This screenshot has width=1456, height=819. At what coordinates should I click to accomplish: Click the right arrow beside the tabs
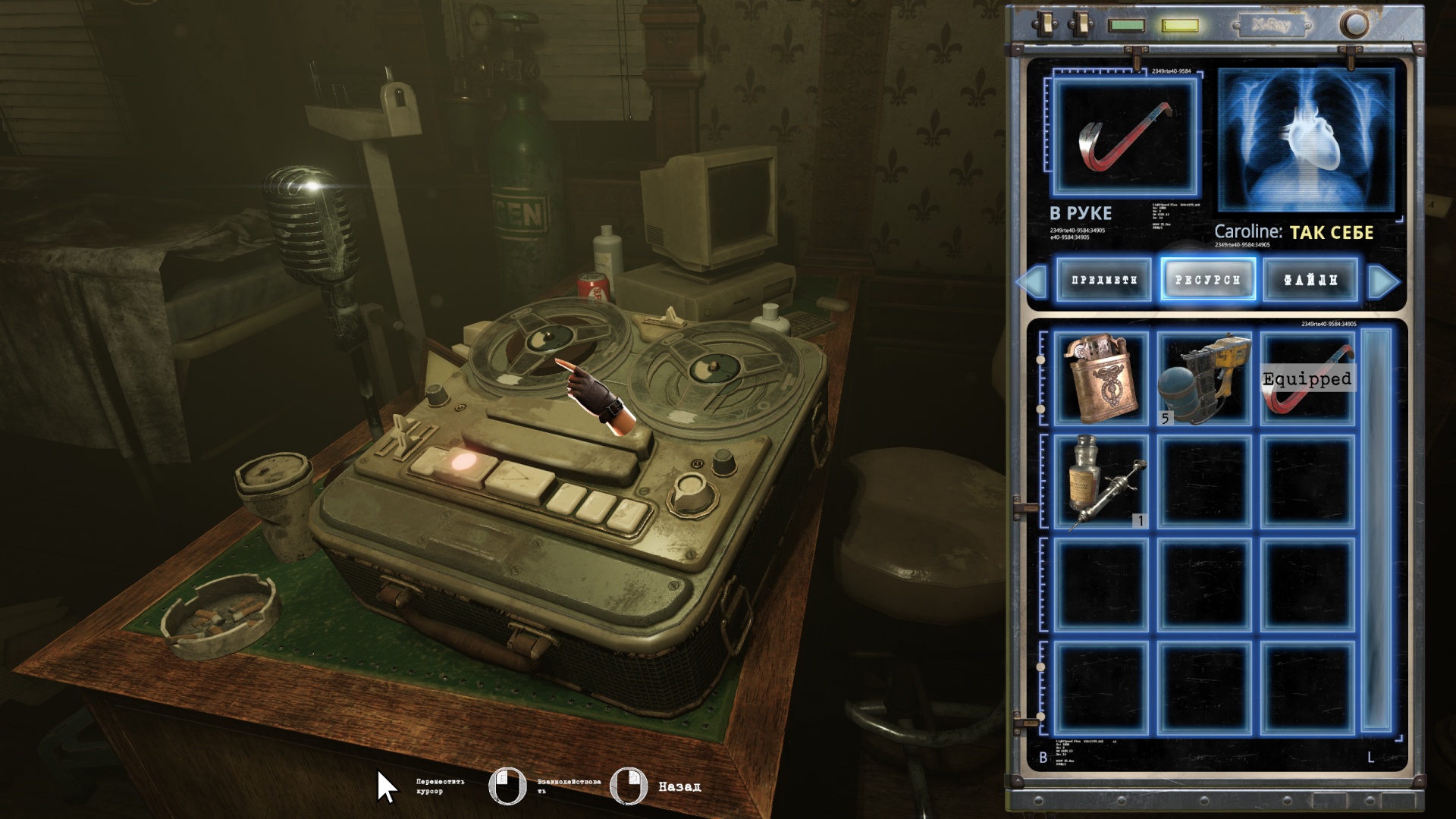point(1384,281)
